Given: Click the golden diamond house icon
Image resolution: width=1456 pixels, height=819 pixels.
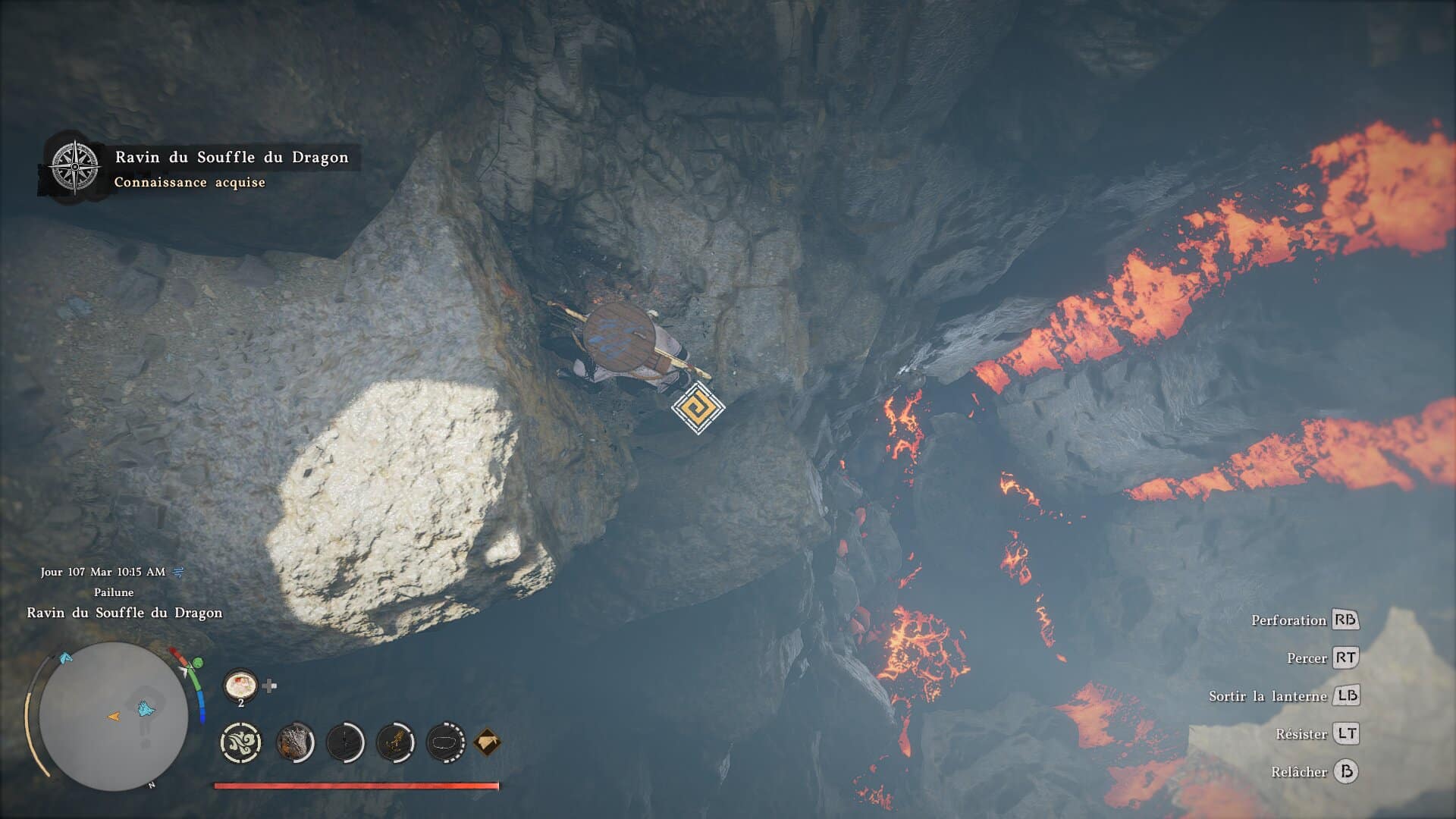Looking at the screenshot, I should point(487,742).
